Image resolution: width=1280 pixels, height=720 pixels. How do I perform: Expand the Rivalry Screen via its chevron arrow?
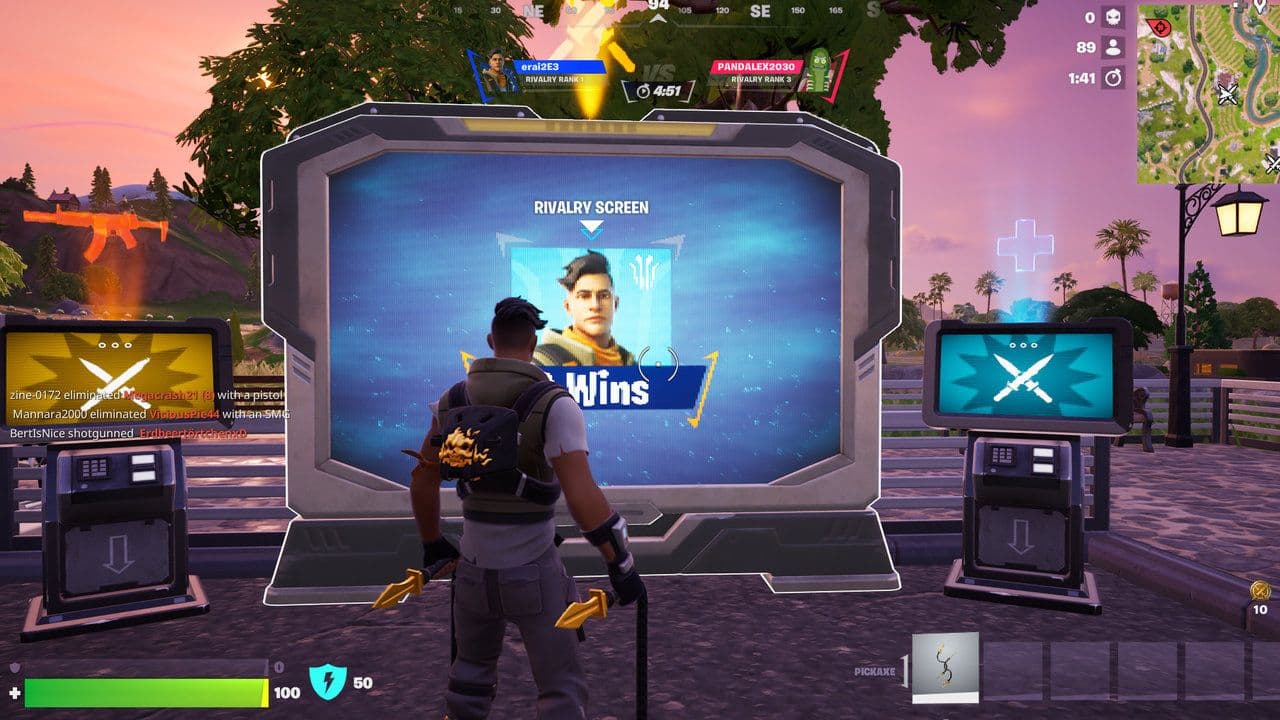(592, 226)
